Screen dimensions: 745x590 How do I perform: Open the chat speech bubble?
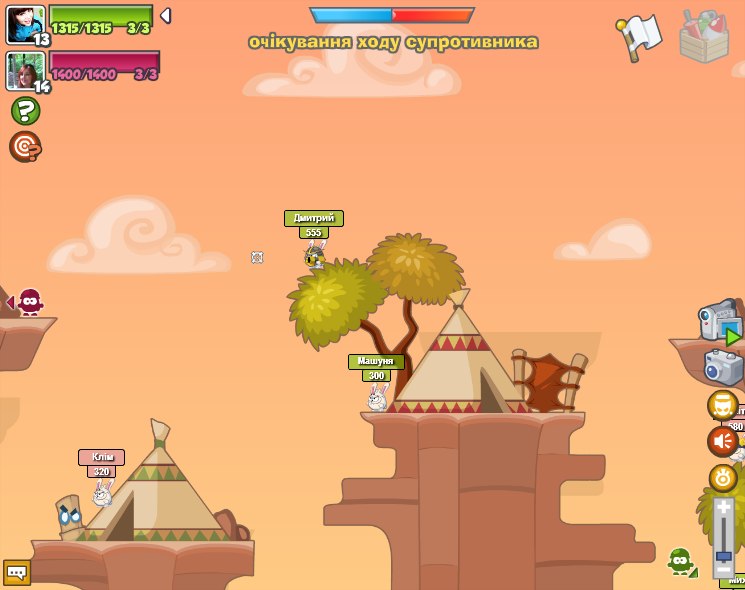pos(17,573)
